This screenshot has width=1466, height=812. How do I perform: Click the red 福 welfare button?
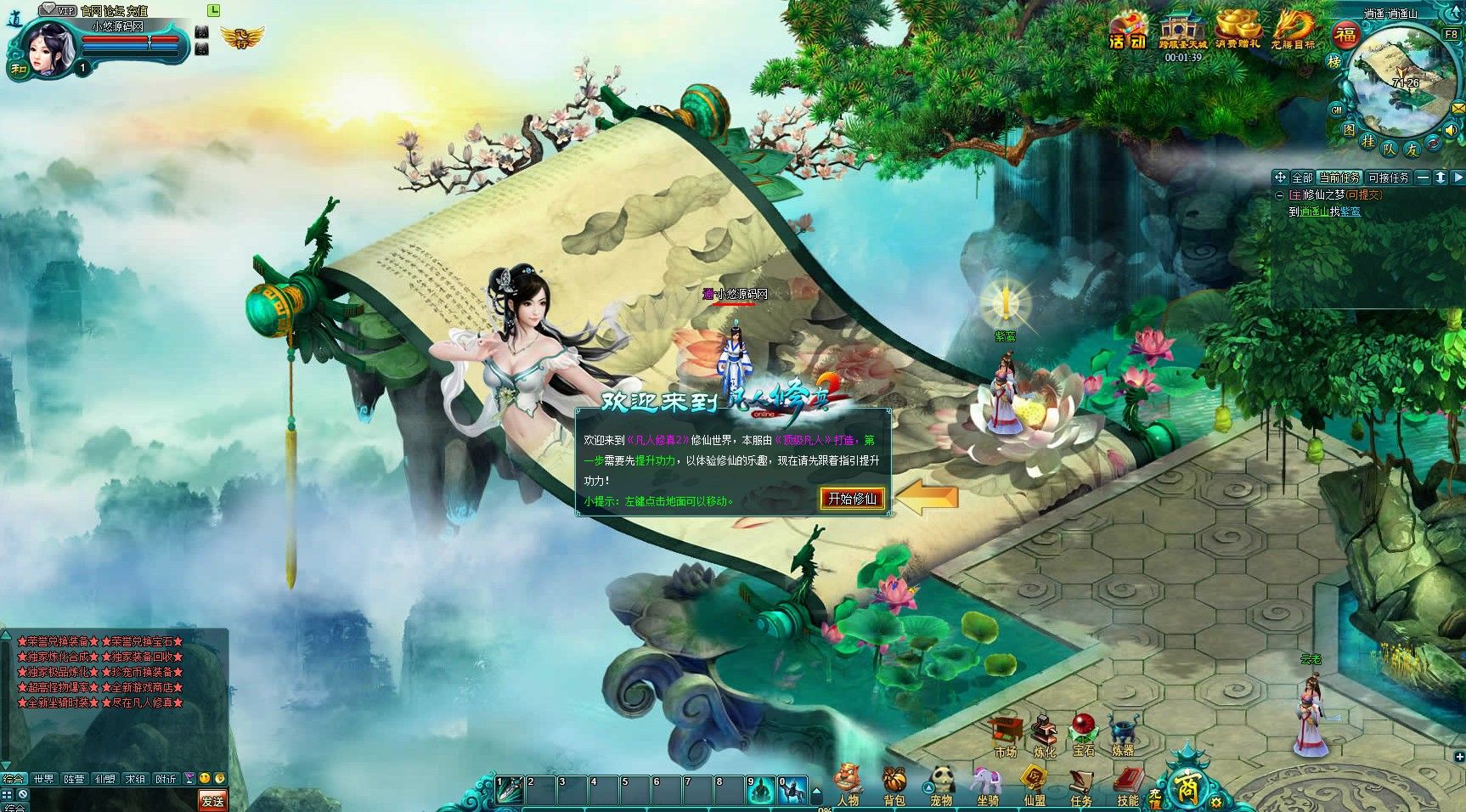(1345, 35)
